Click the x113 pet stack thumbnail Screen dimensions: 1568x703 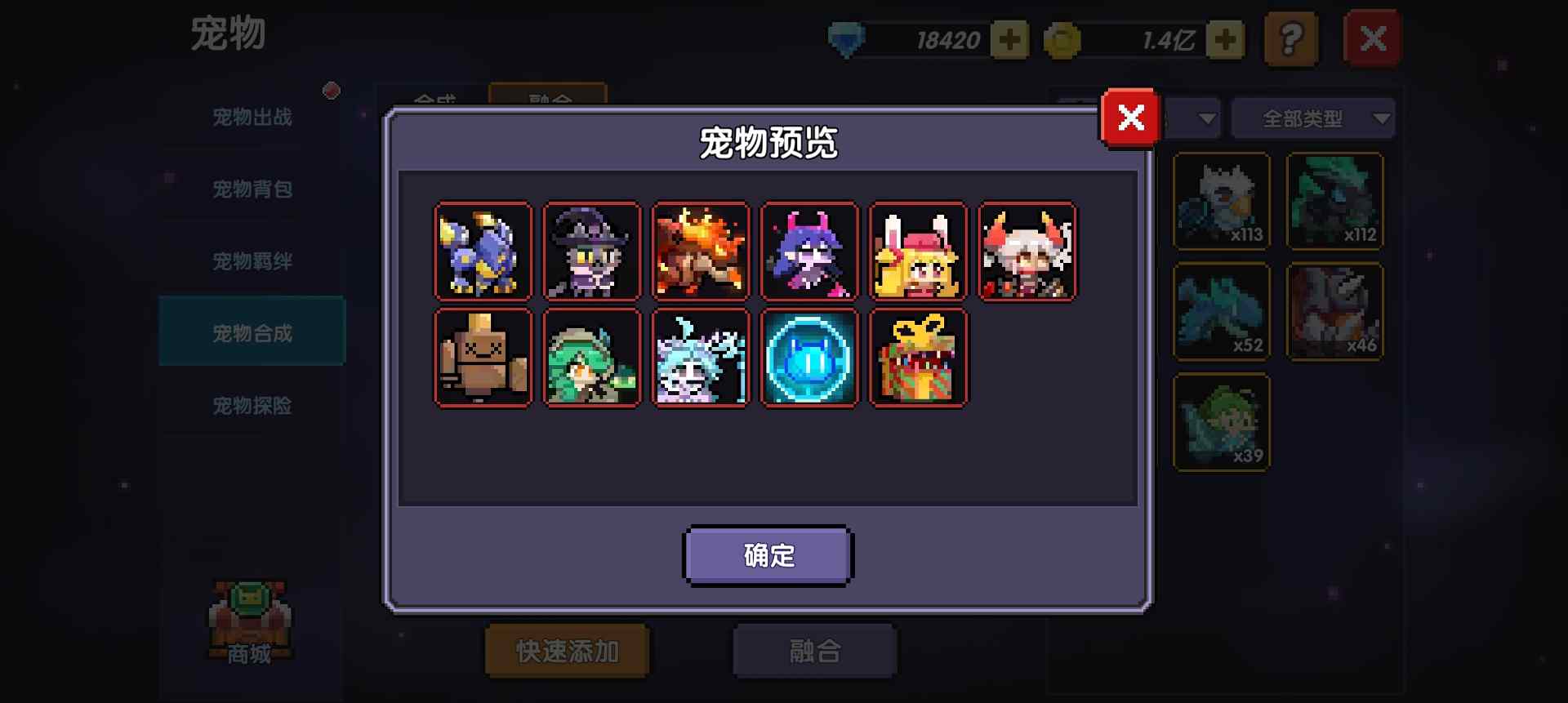click(1220, 201)
